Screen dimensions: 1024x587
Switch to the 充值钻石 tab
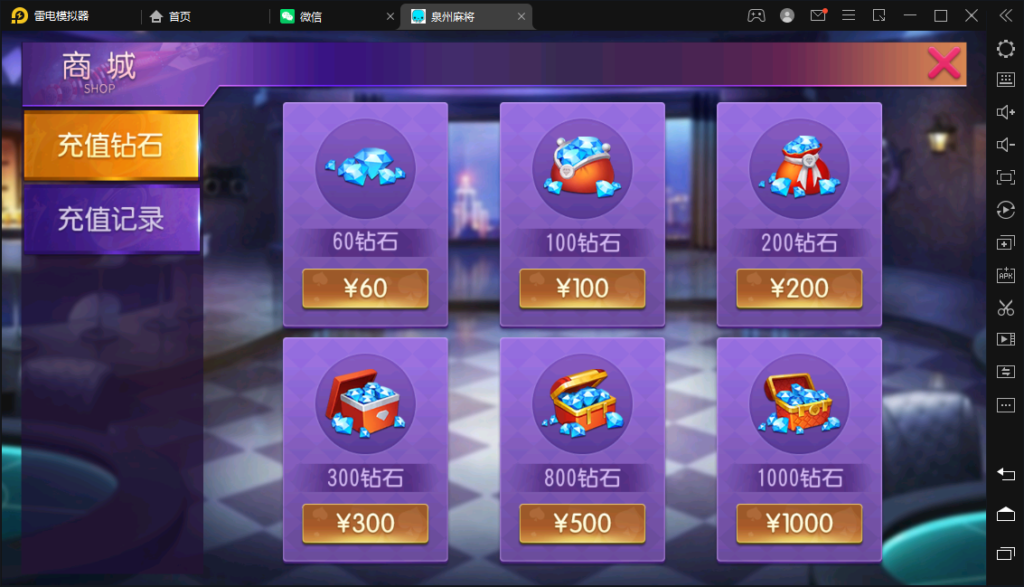click(x=110, y=146)
